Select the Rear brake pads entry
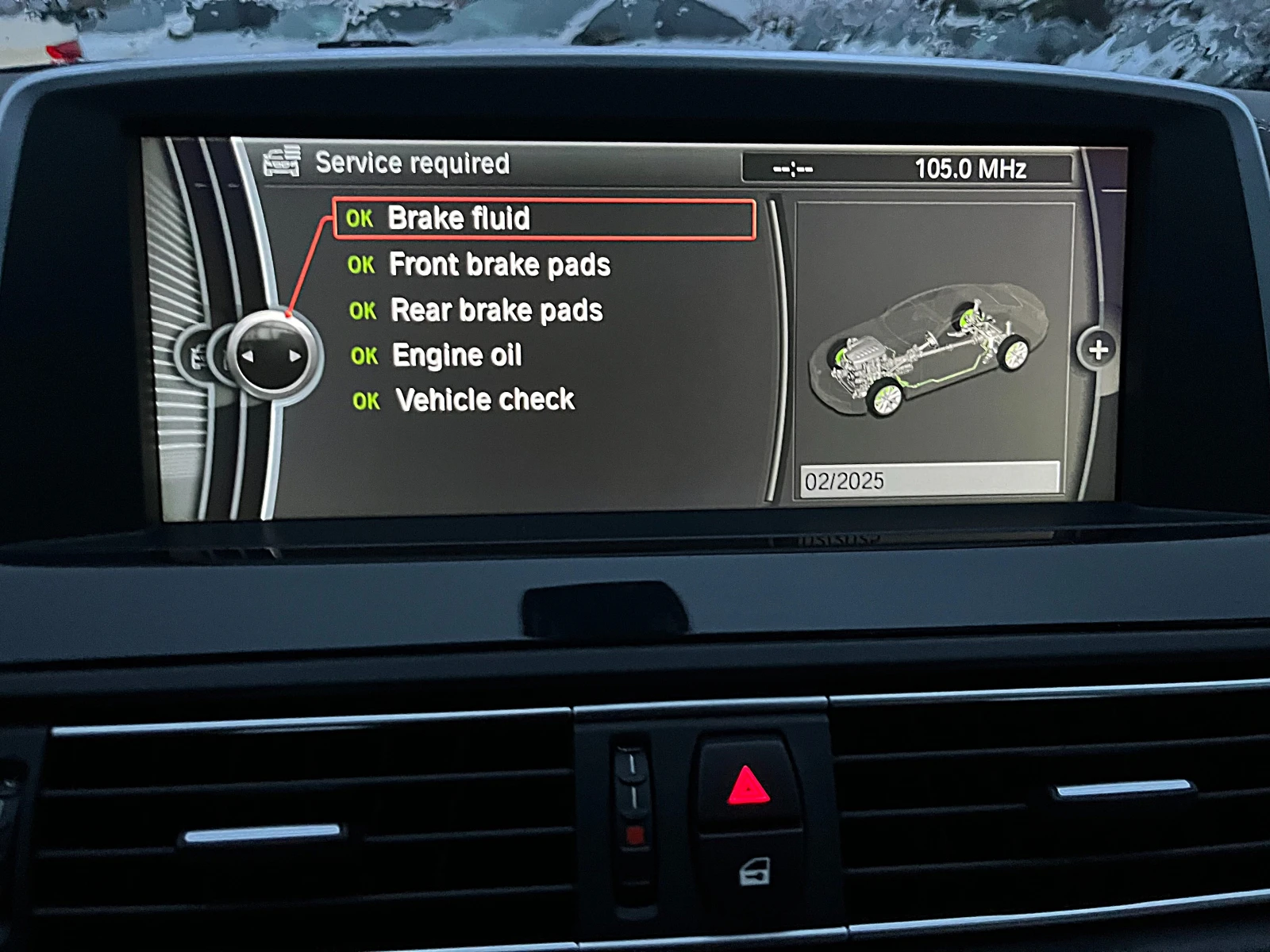 (495, 309)
